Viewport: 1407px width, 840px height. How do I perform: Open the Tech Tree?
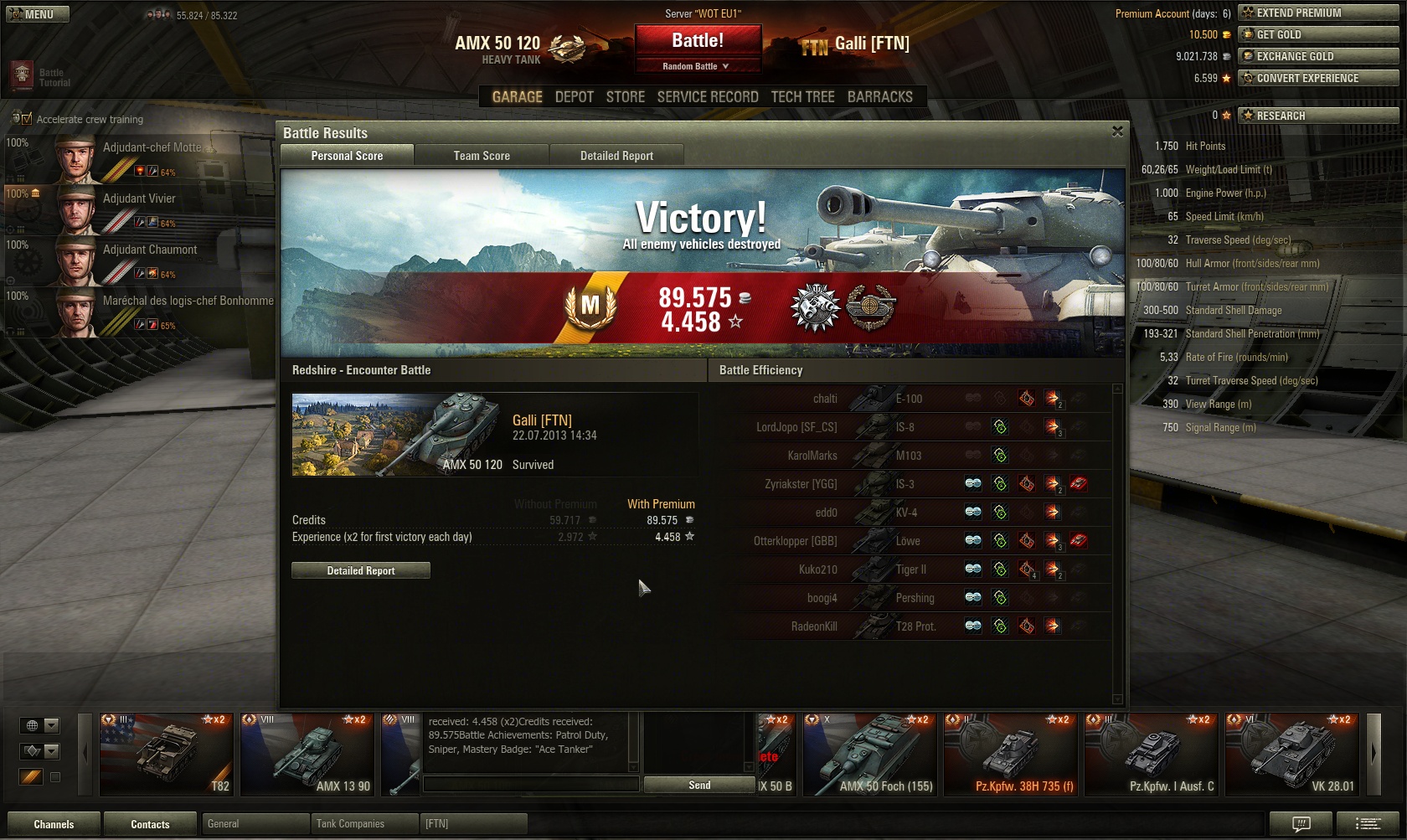802,97
